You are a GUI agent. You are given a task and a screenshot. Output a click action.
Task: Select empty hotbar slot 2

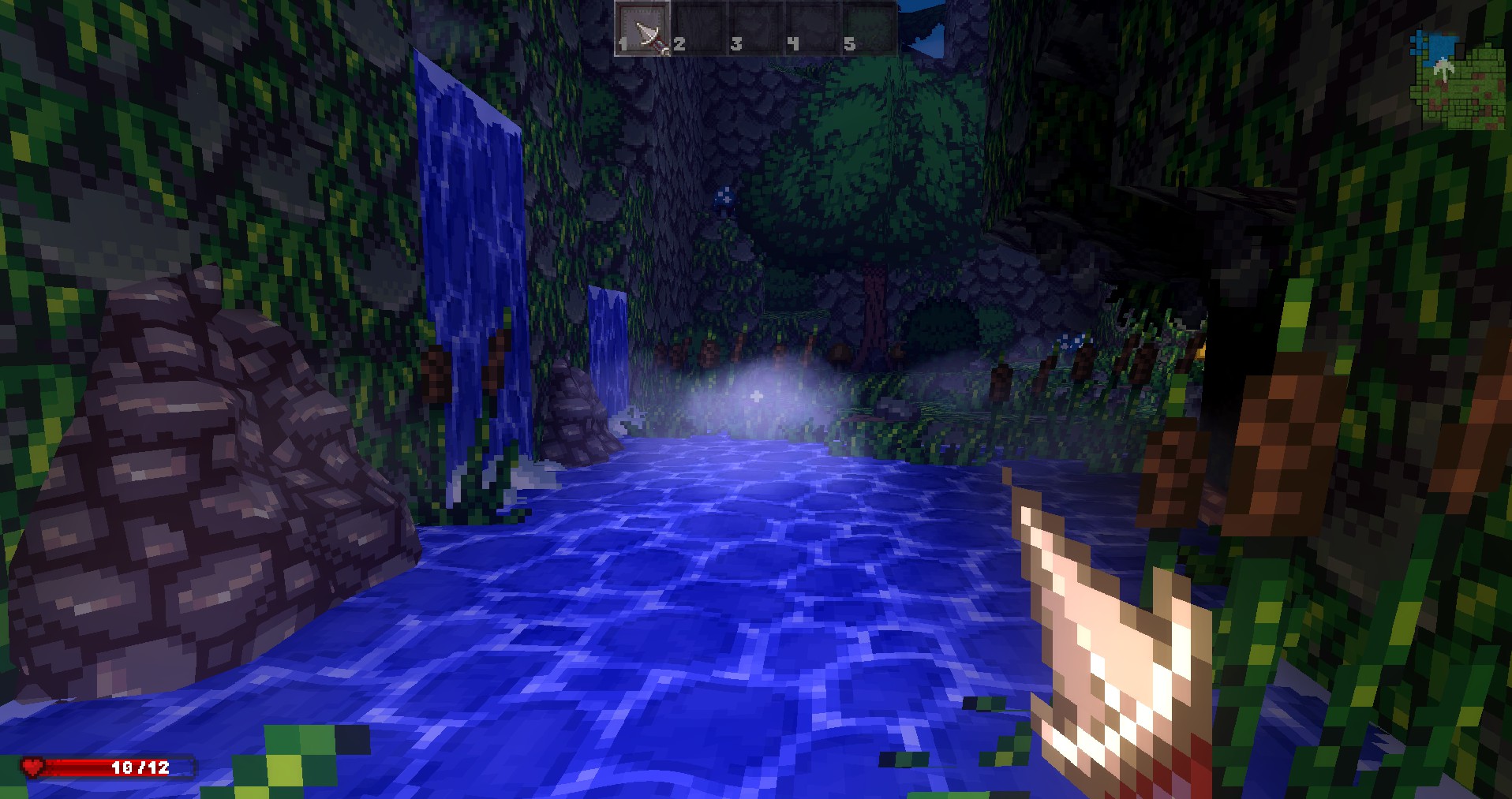pos(699,28)
